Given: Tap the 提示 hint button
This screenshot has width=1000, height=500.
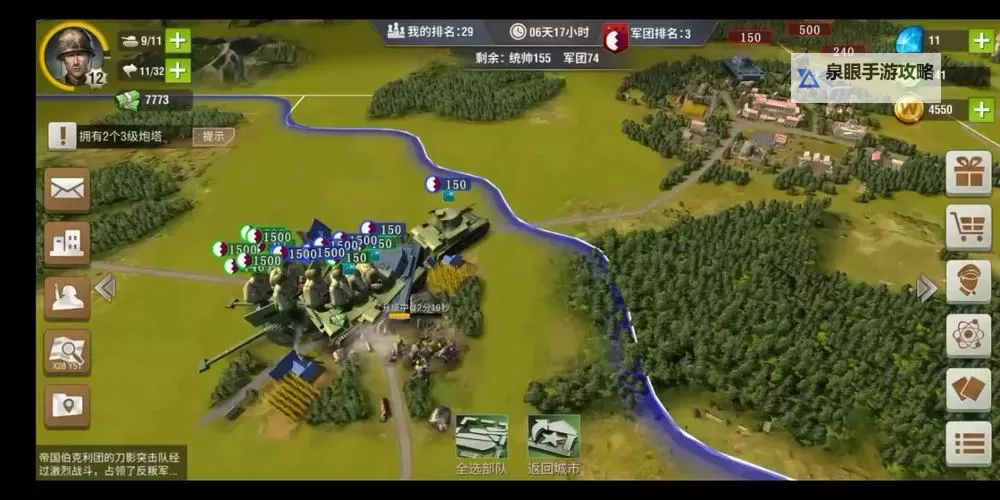Looking at the screenshot, I should point(213,136).
